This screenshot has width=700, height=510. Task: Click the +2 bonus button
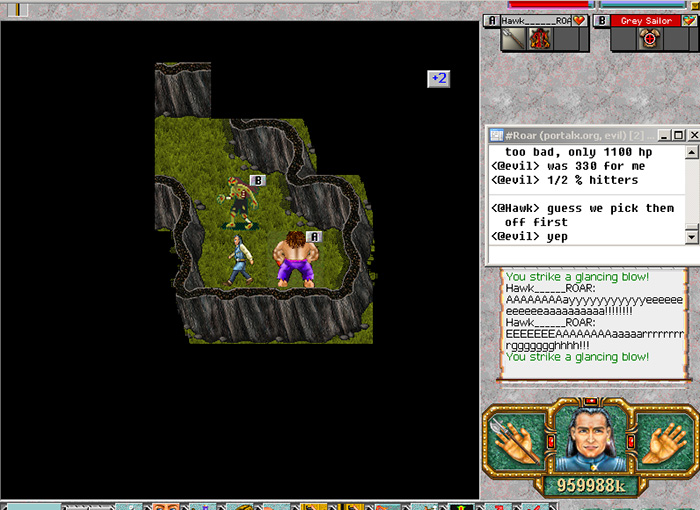click(x=438, y=78)
